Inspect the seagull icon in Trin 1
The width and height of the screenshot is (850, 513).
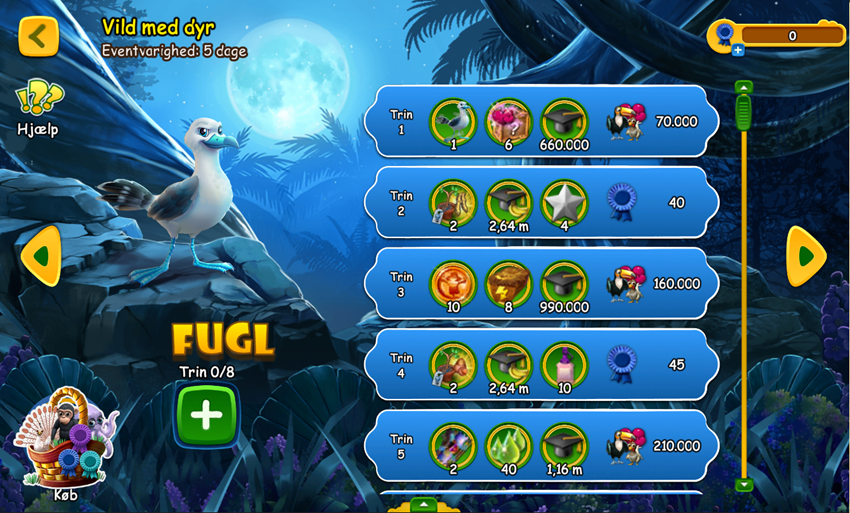click(451, 119)
